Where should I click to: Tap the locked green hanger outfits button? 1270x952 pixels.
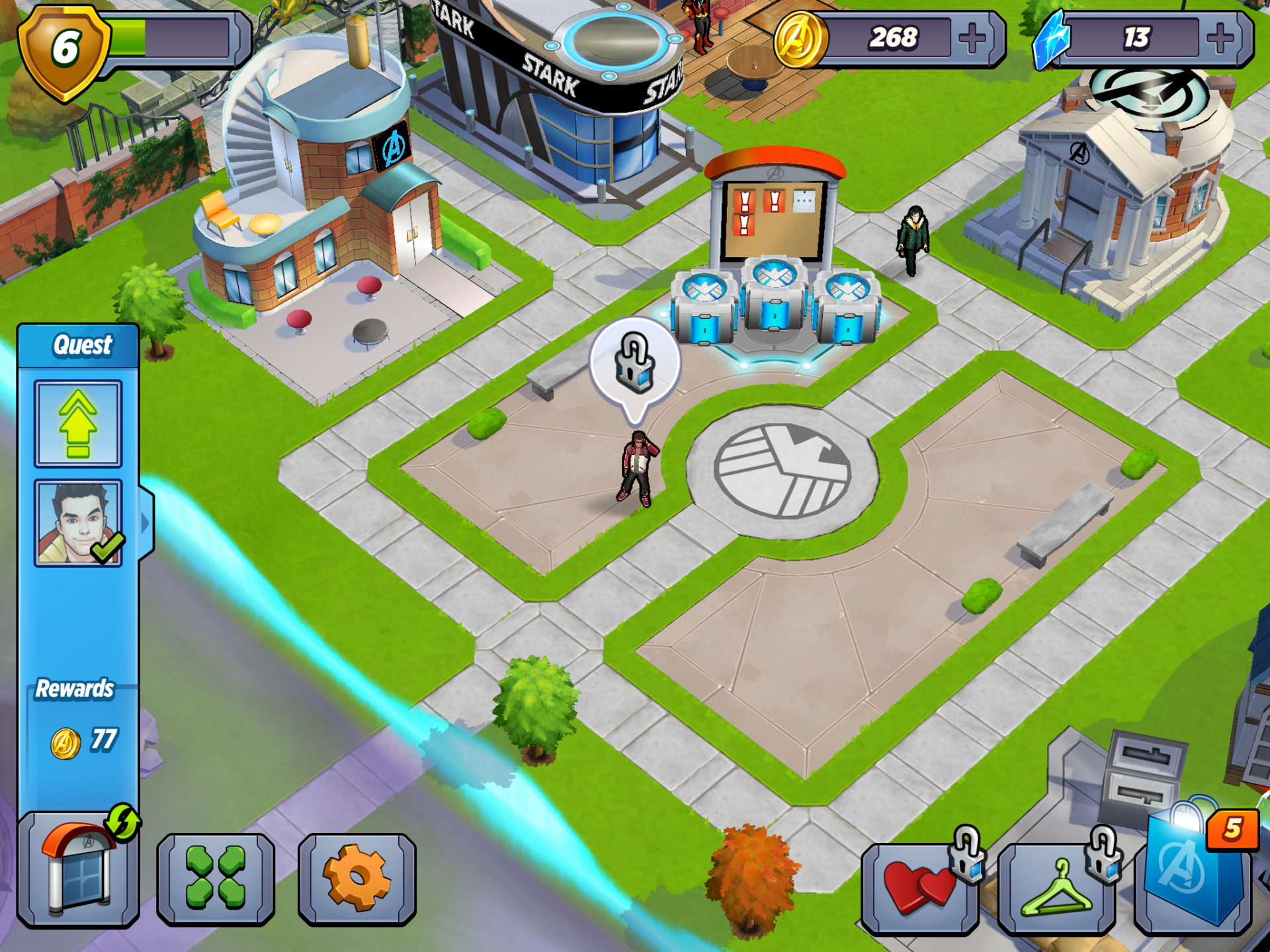click(x=1056, y=887)
